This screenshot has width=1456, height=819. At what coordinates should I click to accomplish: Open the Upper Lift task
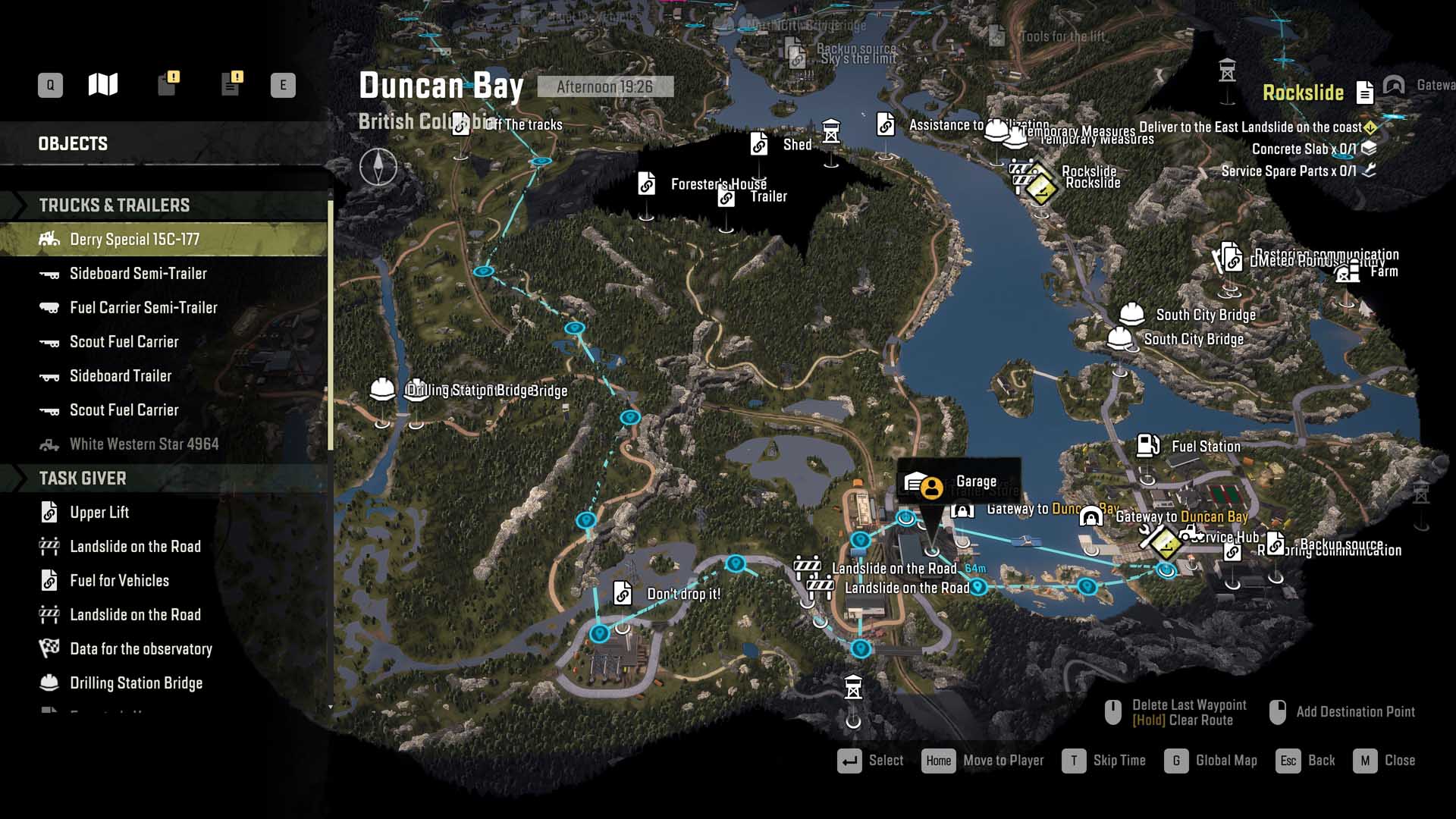99,513
